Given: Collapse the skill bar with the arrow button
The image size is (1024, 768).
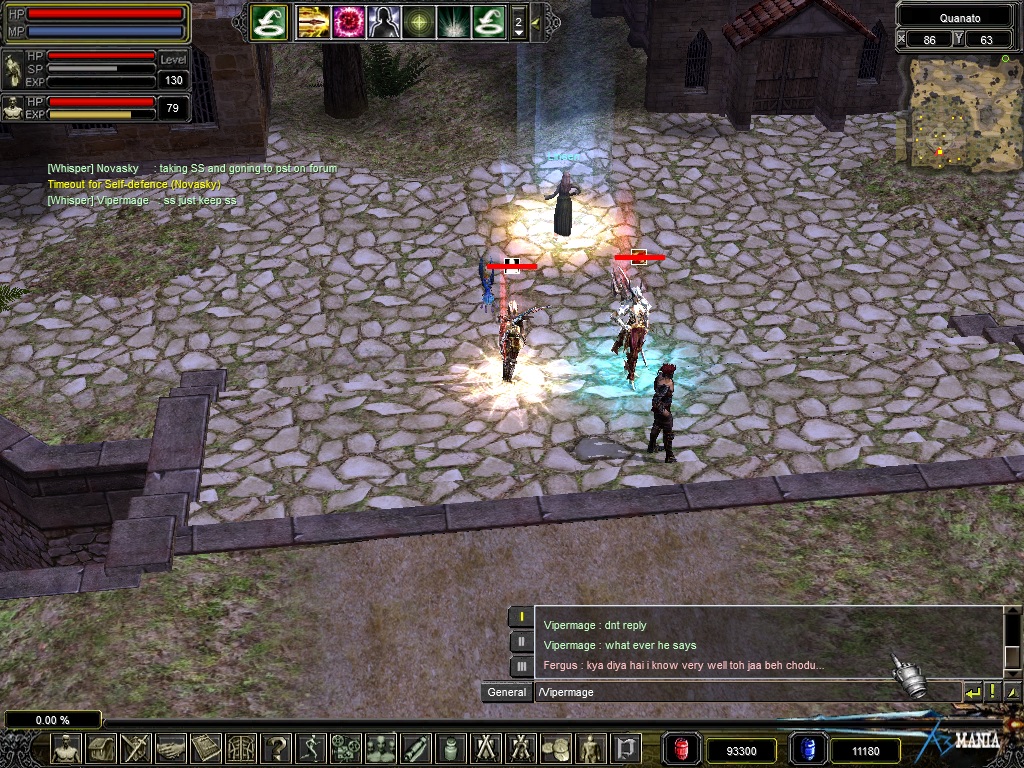Looking at the screenshot, I should click(x=537, y=21).
